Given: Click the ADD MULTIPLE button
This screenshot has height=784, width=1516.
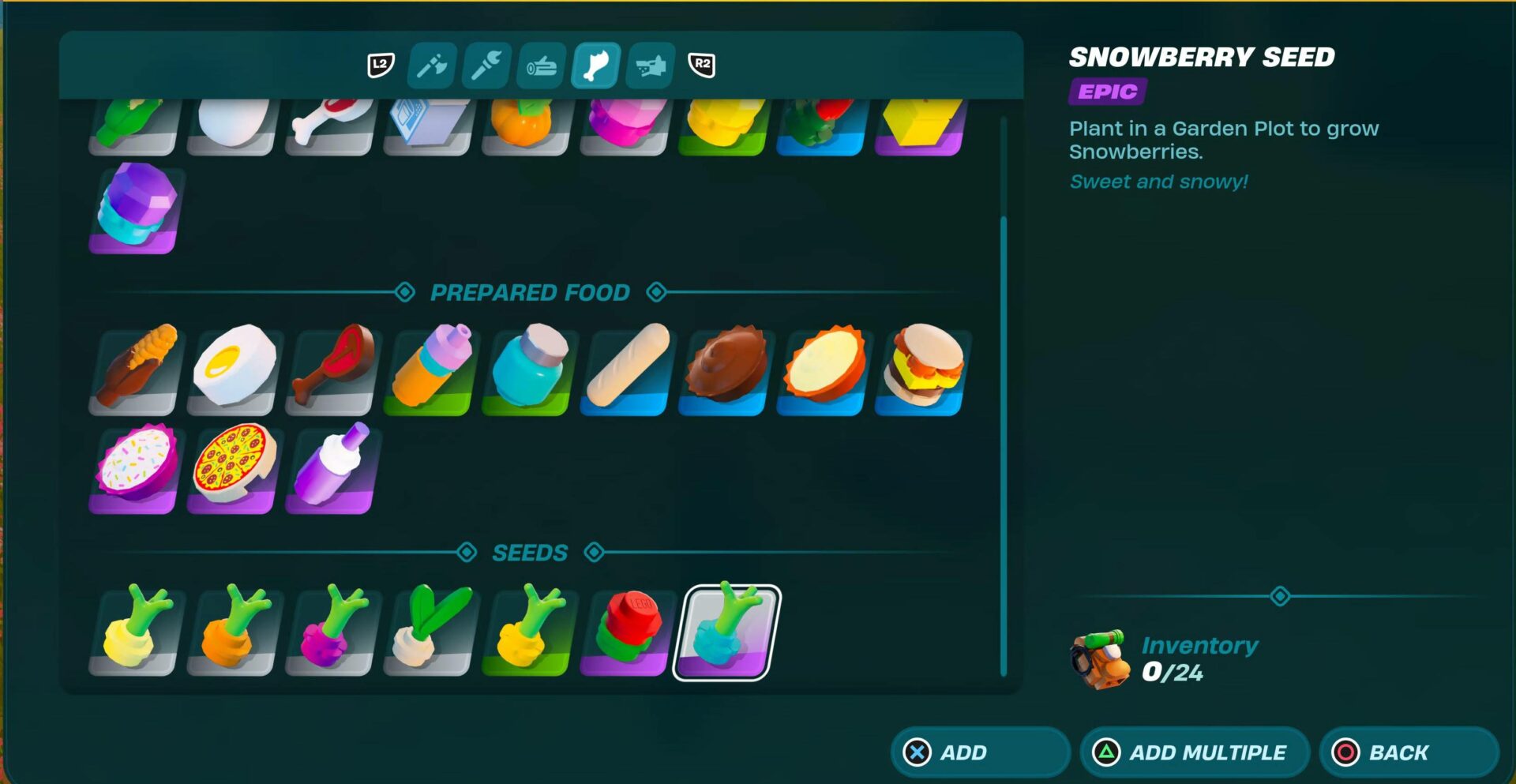Looking at the screenshot, I should tap(1193, 752).
